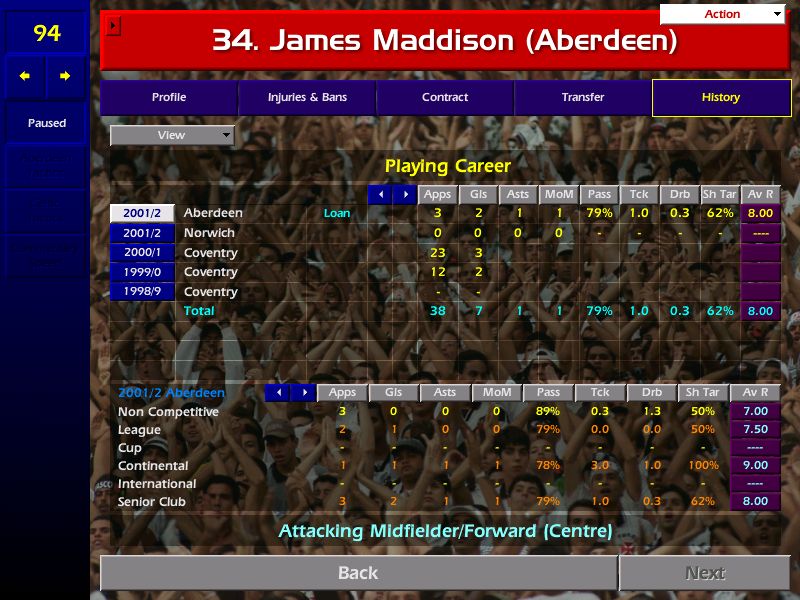Switch to the Profile tab
800x600 pixels.
pos(169,97)
